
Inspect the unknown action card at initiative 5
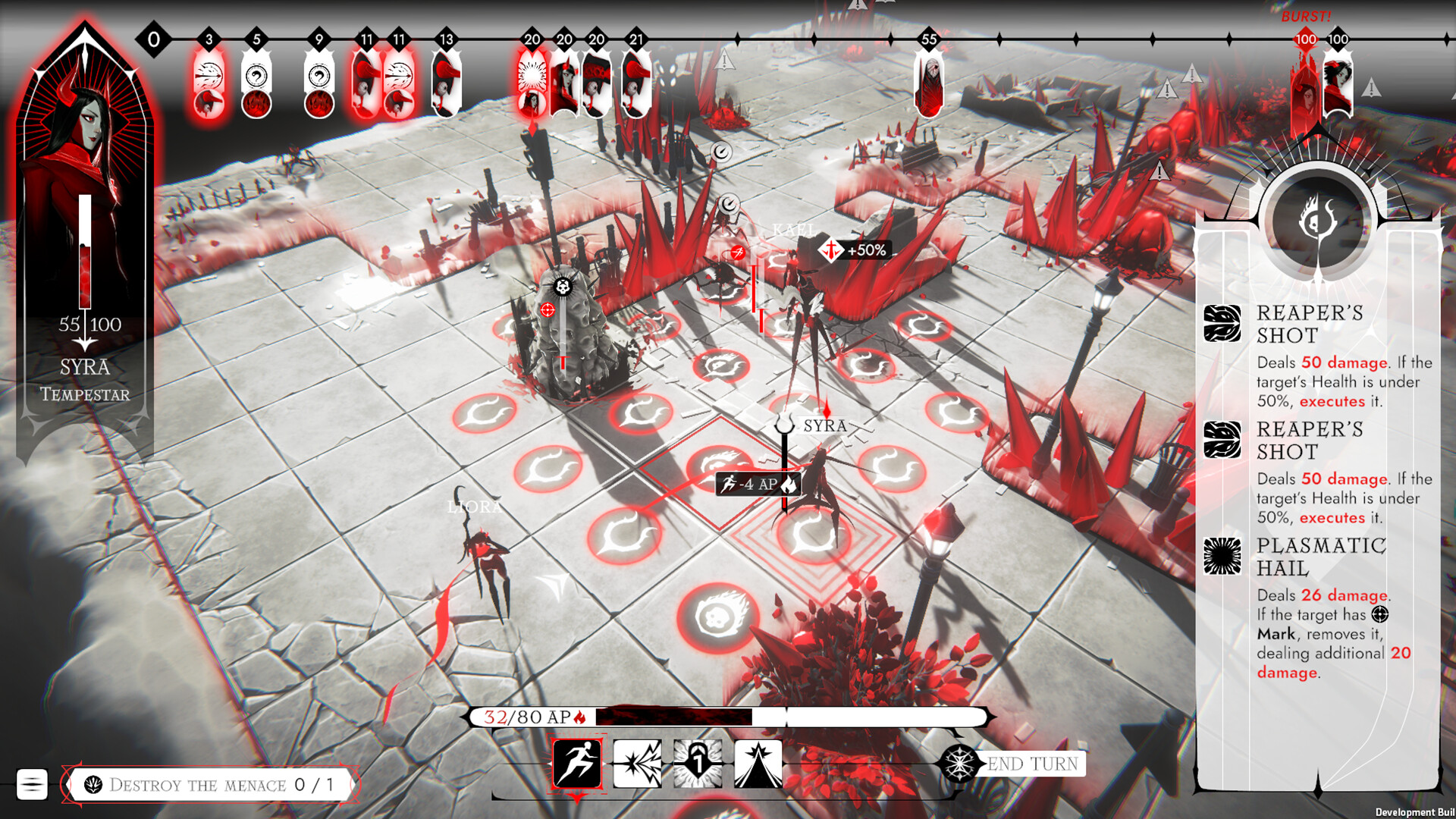[x=256, y=83]
